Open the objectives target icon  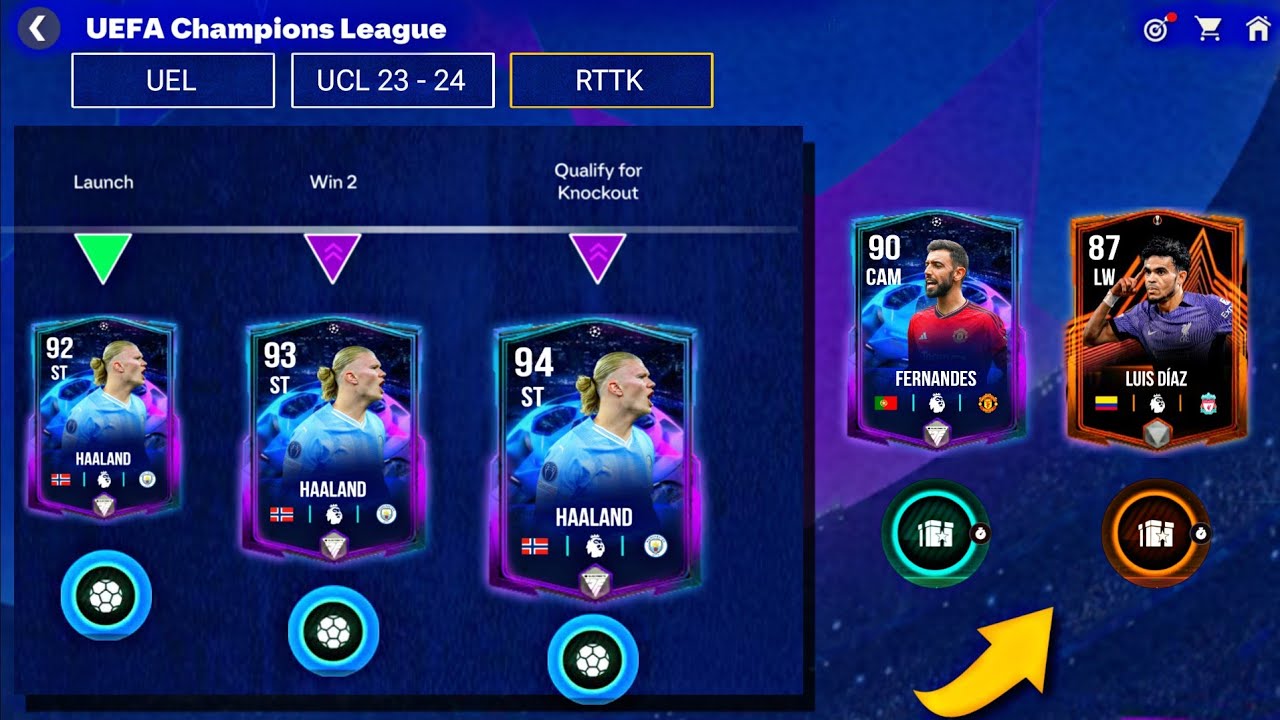[1156, 30]
